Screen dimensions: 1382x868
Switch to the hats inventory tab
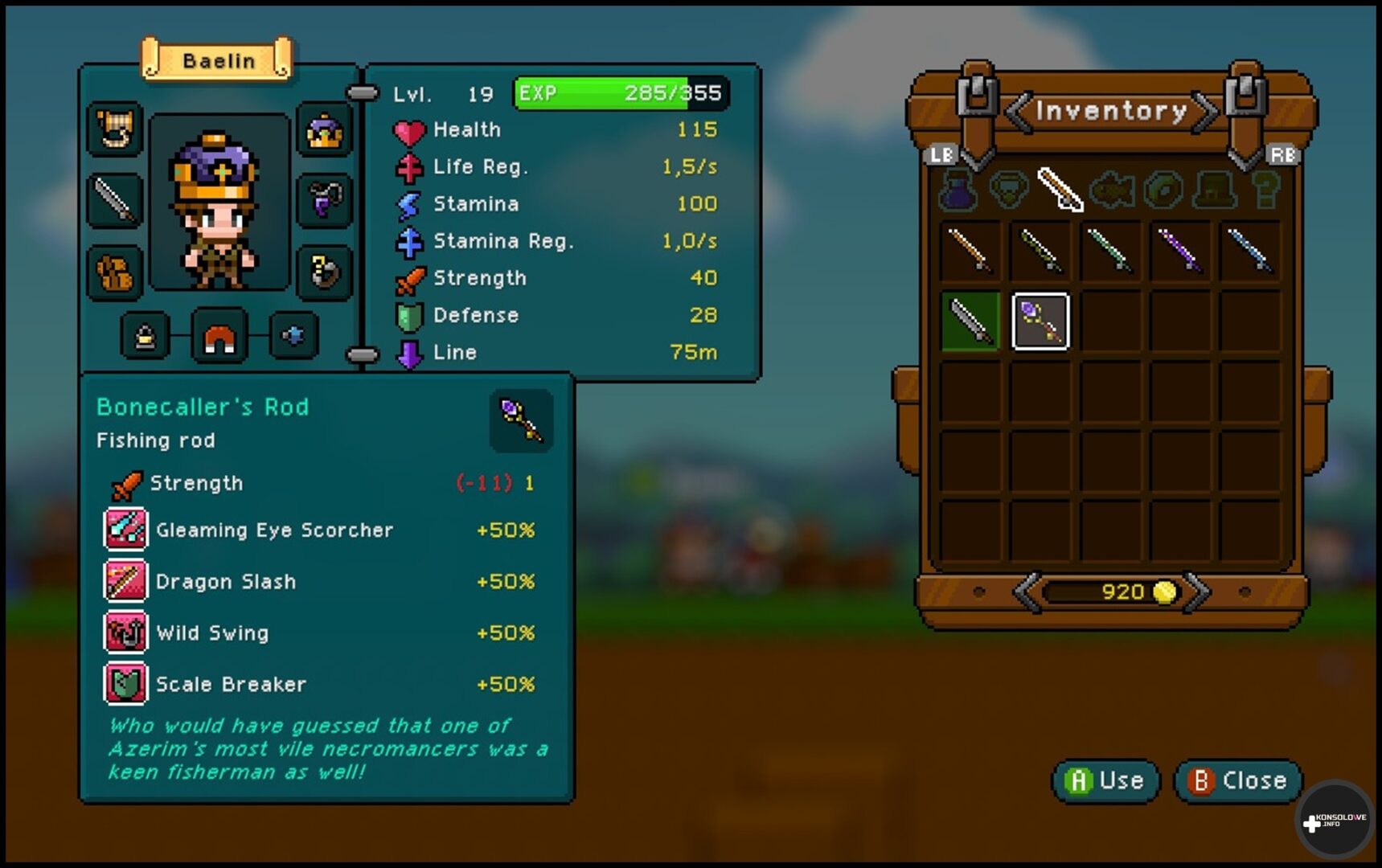pyautogui.click(x=1215, y=190)
